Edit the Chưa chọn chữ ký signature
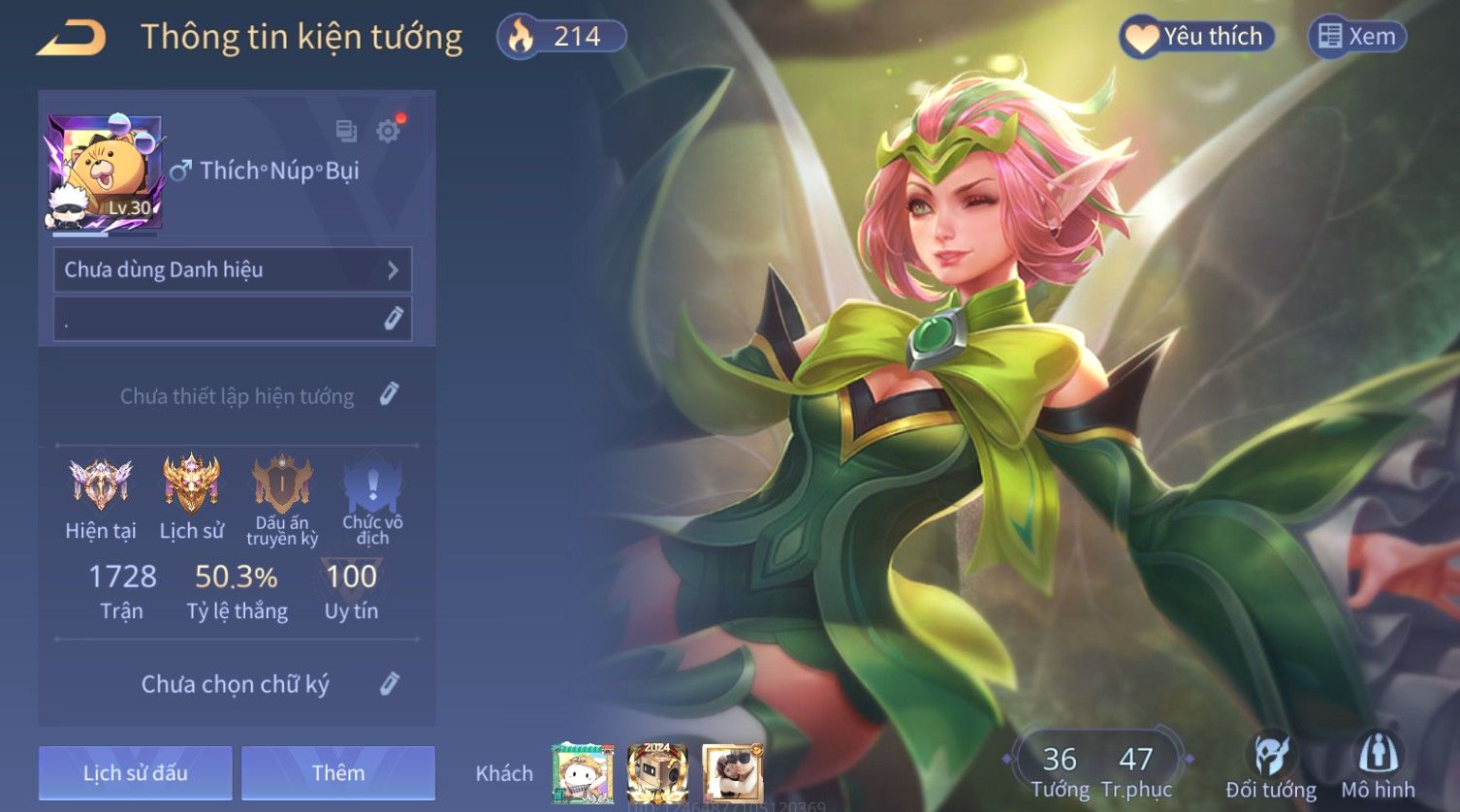This screenshot has width=1460, height=812. [x=389, y=684]
